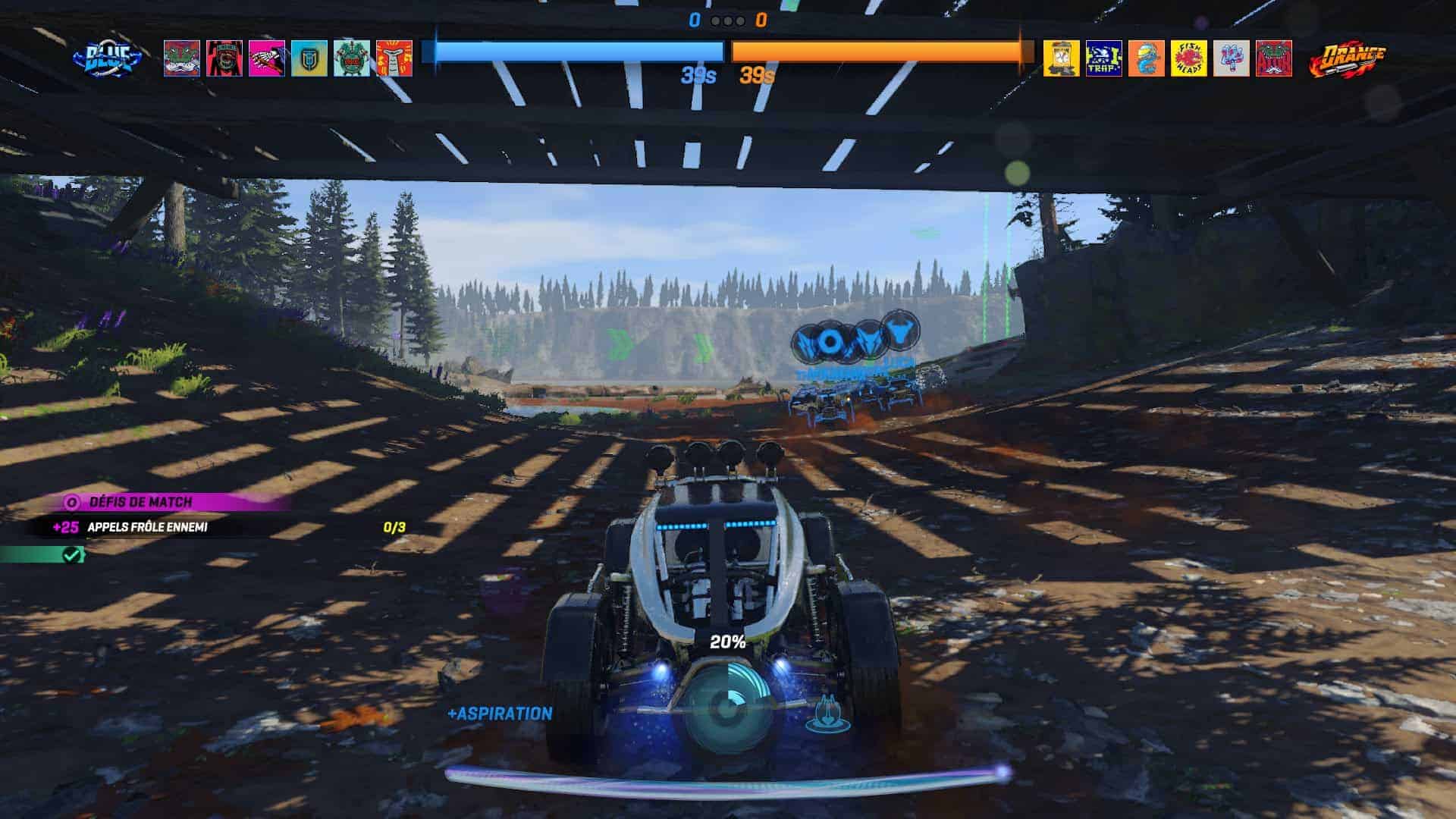Select the blue and yellow shield emblem
1456x819 pixels.
point(309,58)
